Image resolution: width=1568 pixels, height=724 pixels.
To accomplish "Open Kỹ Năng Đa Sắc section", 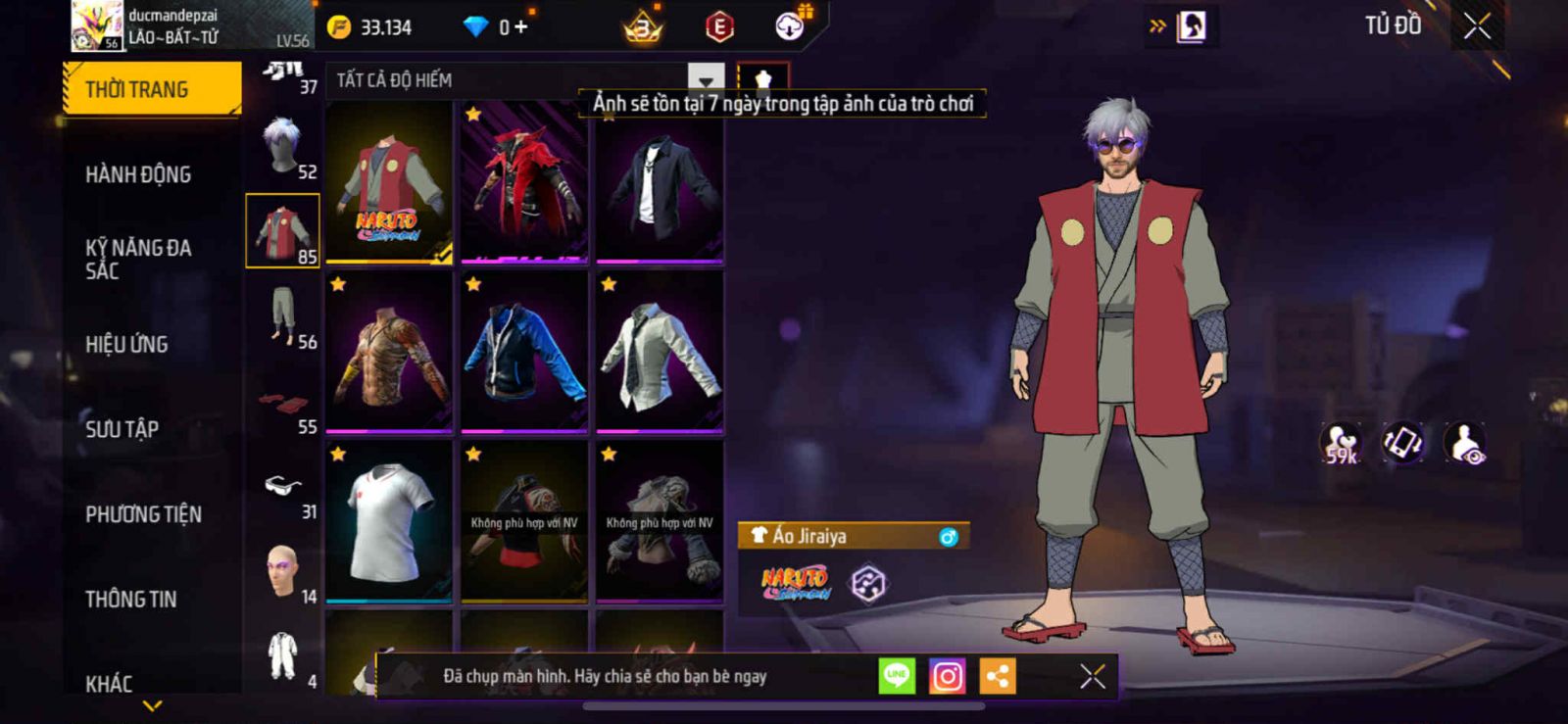I will coord(138,260).
